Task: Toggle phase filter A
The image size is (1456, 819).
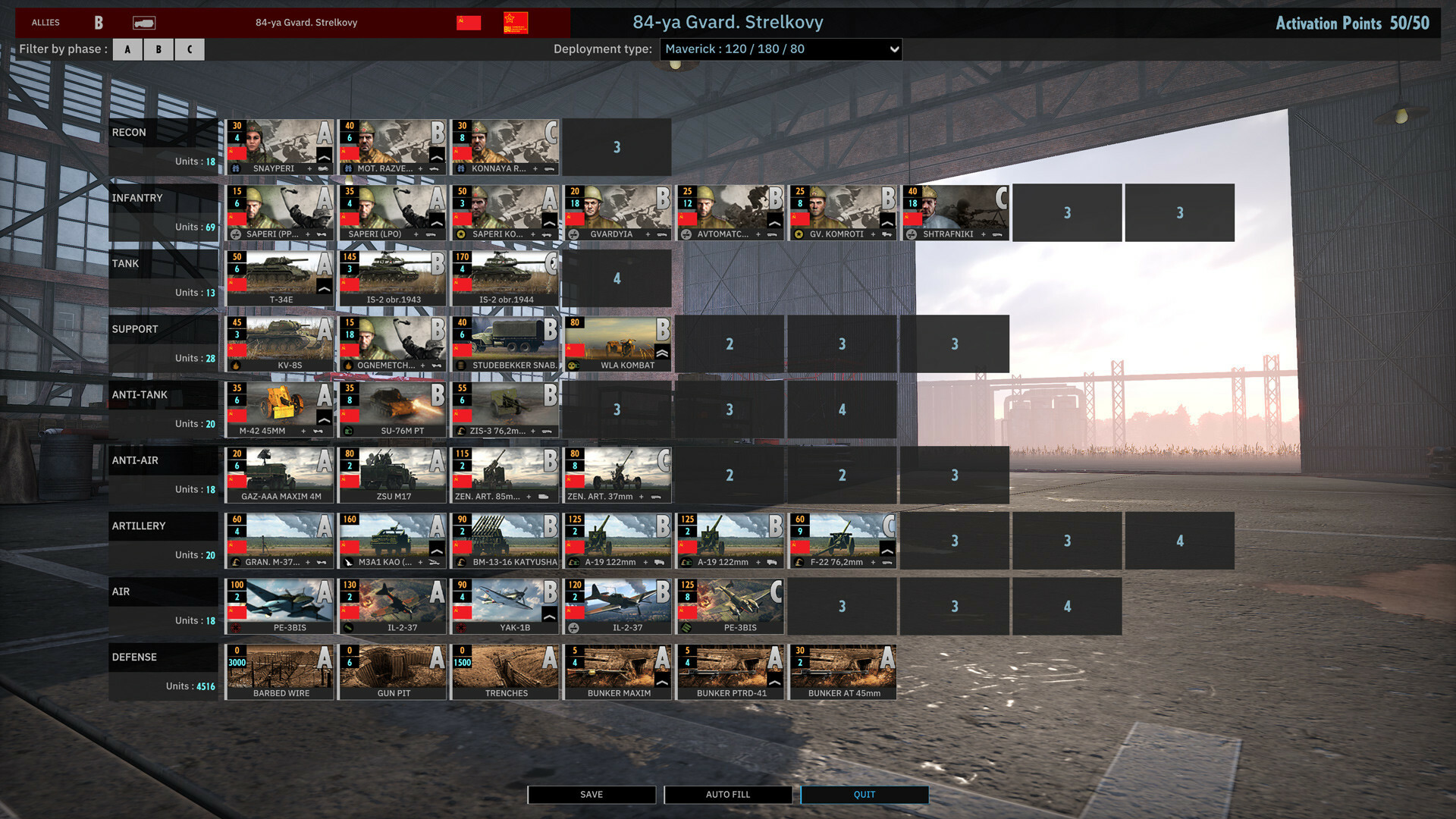Action: coord(127,49)
